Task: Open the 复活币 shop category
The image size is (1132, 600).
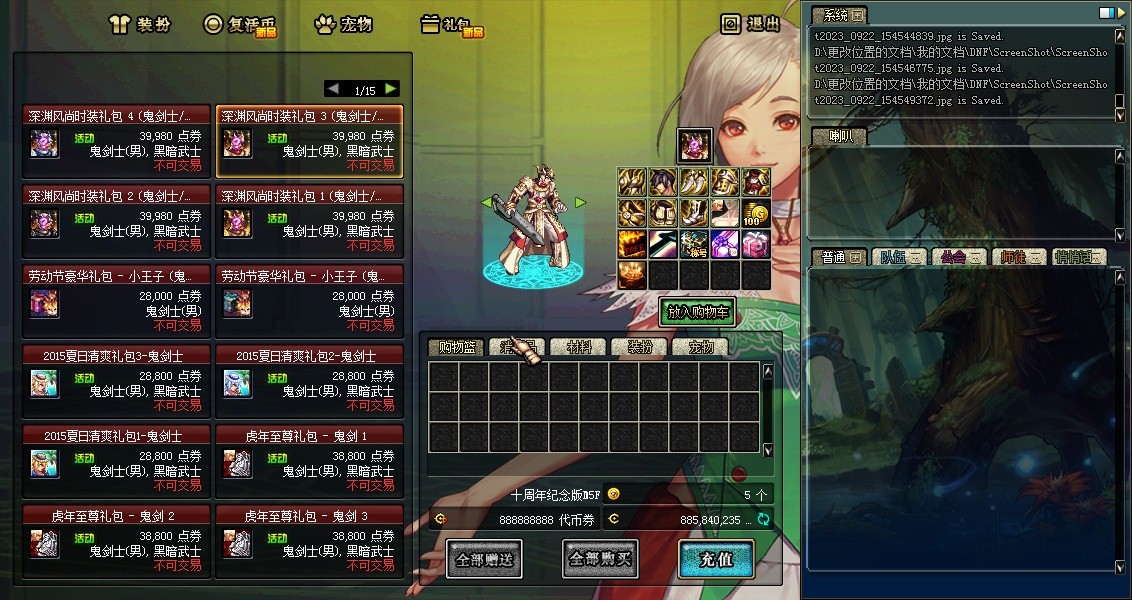Action: (x=241, y=25)
